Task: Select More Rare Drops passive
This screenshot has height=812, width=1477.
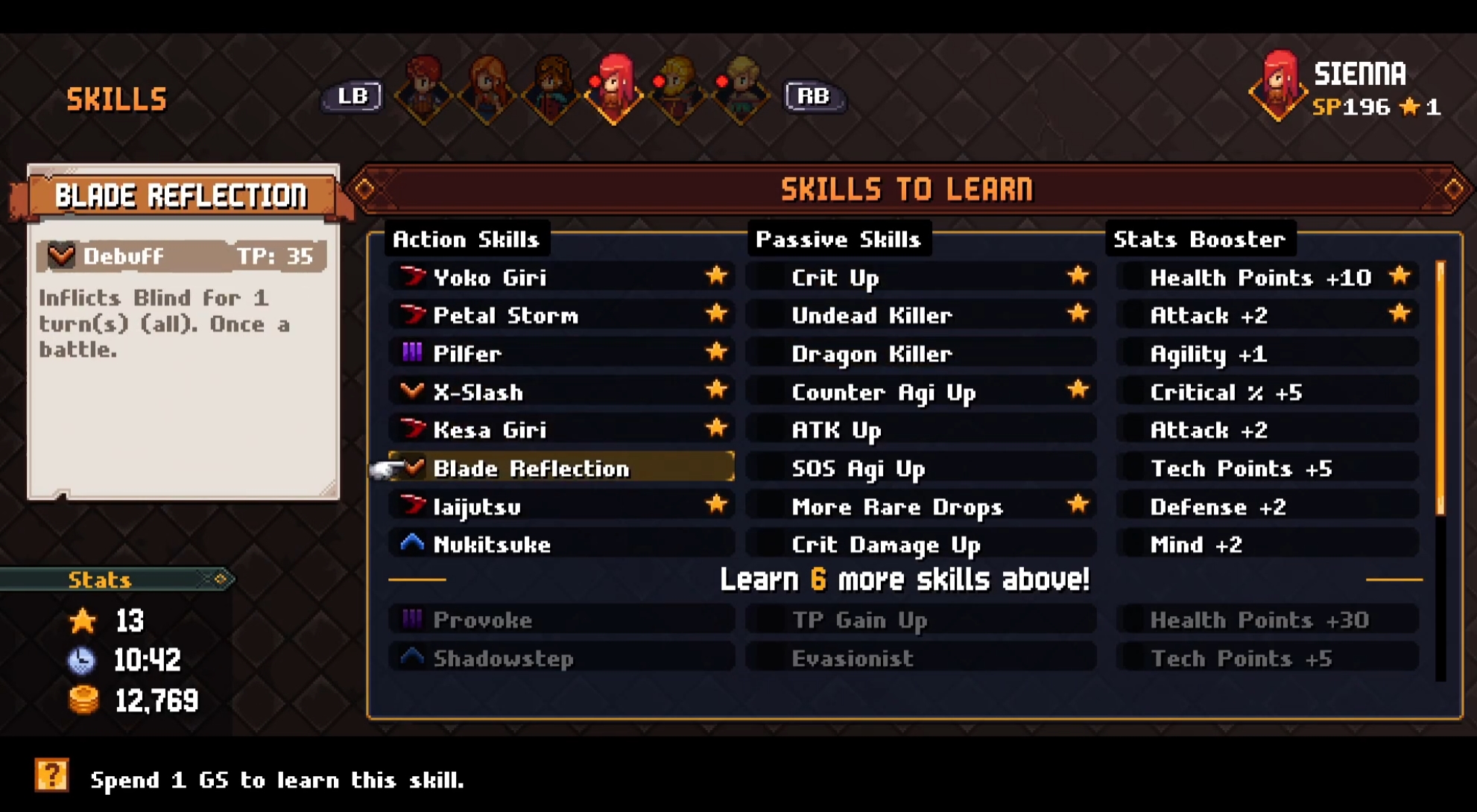Action: point(920,507)
